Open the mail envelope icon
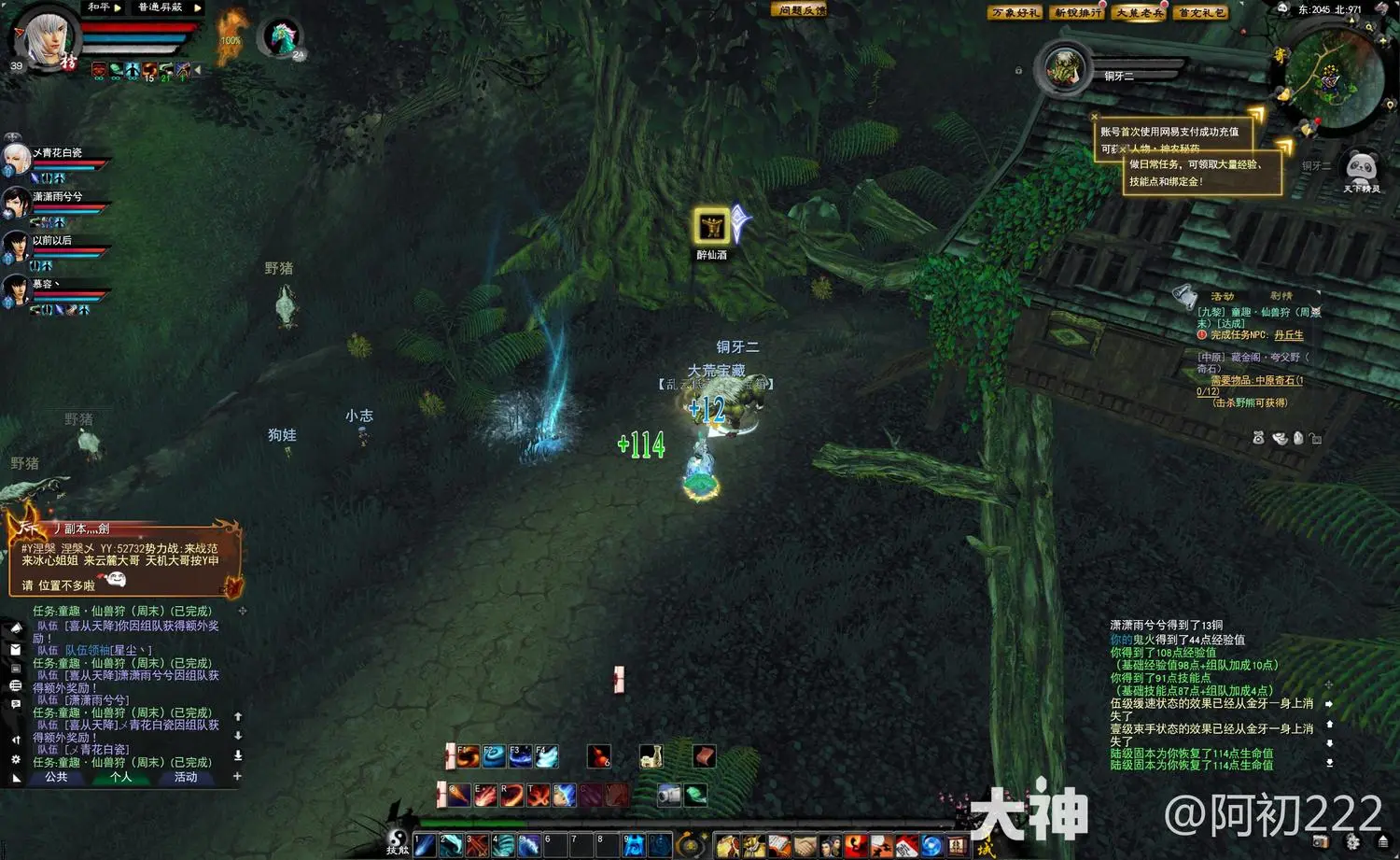1400x860 pixels. point(16,649)
